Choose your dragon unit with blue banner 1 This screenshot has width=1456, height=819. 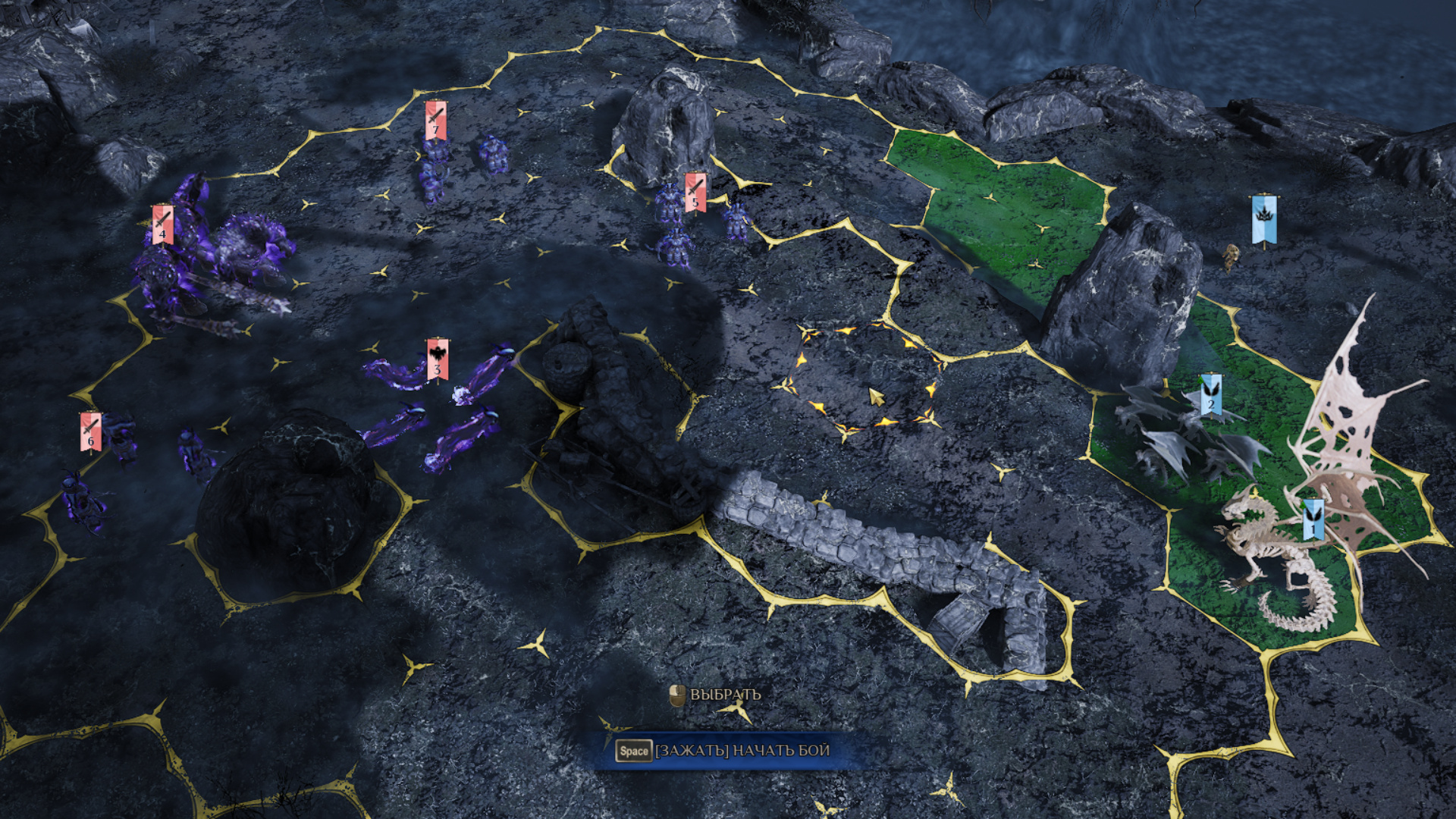1313,520
